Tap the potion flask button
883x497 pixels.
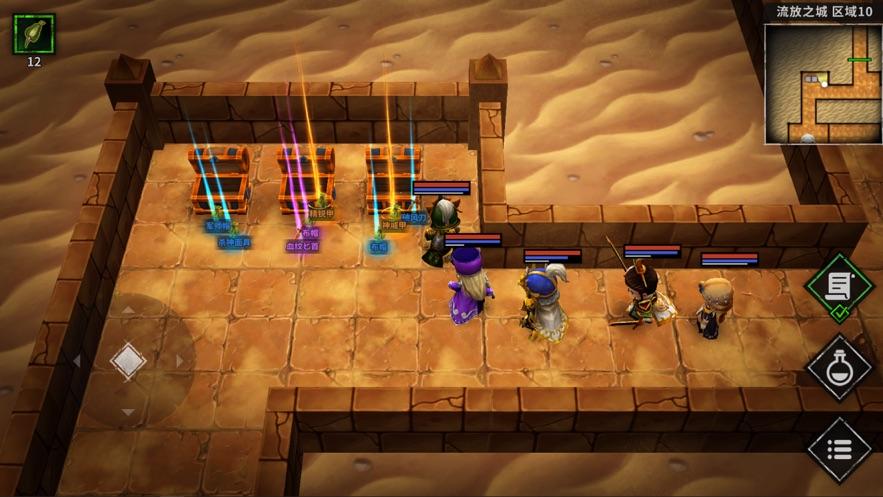pyautogui.click(x=839, y=367)
